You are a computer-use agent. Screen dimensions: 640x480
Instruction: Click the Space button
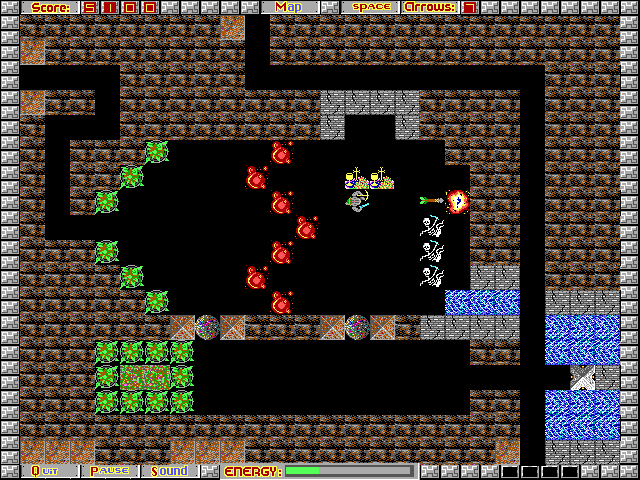click(368, 7)
